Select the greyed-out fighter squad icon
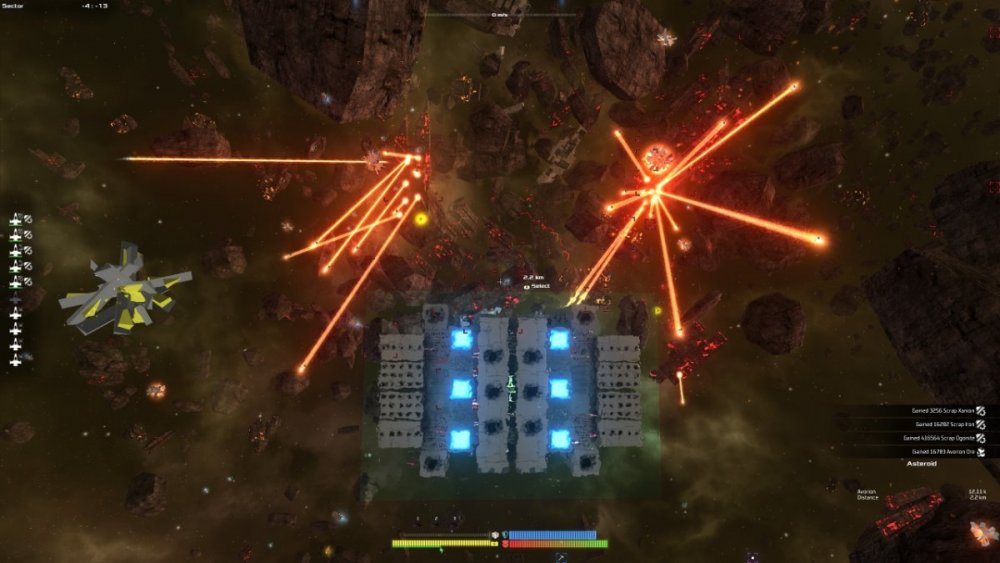The image size is (1000, 563). (x=15, y=299)
